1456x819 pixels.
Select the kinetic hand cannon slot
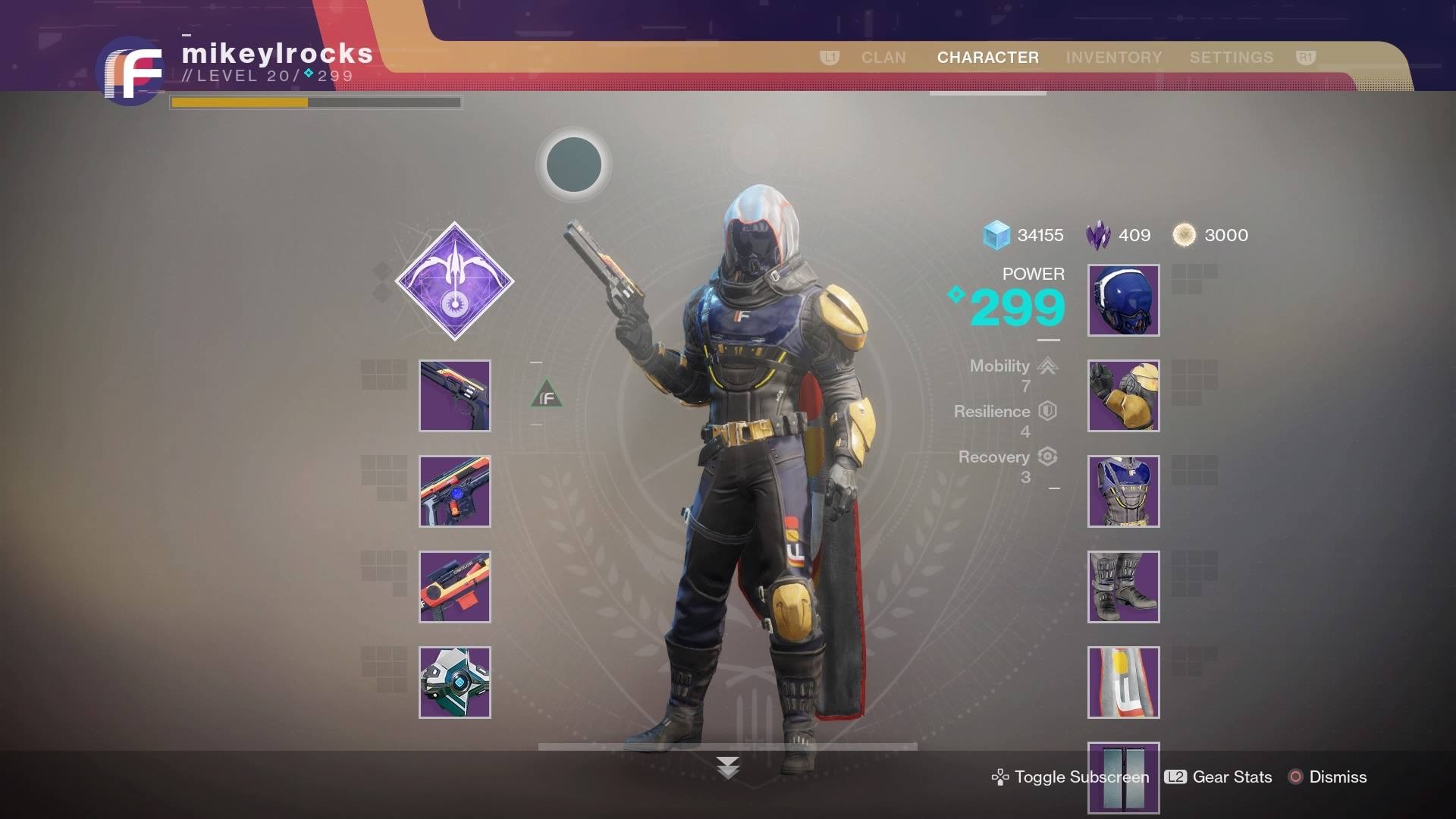455,396
